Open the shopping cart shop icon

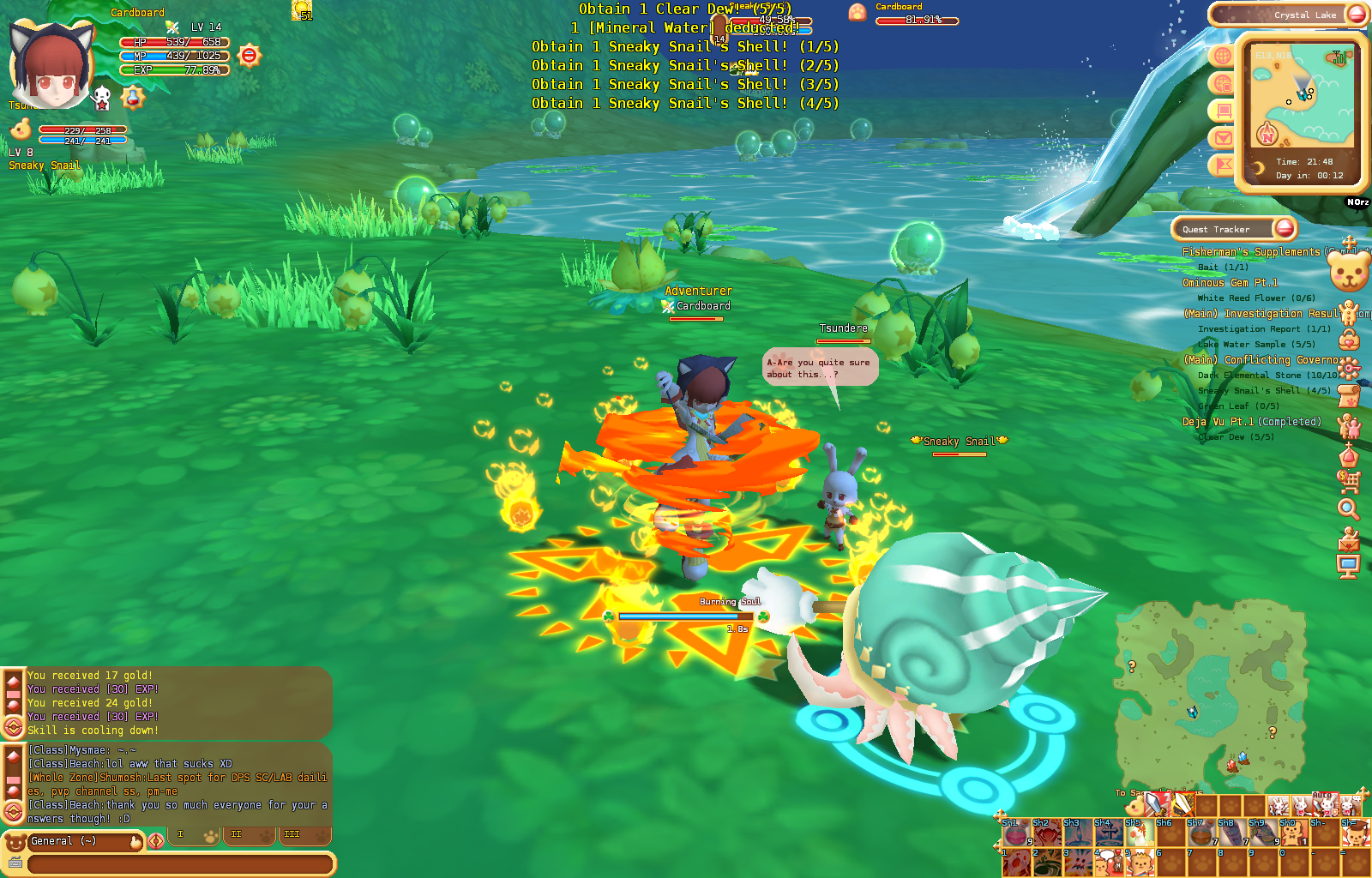coord(1351,479)
